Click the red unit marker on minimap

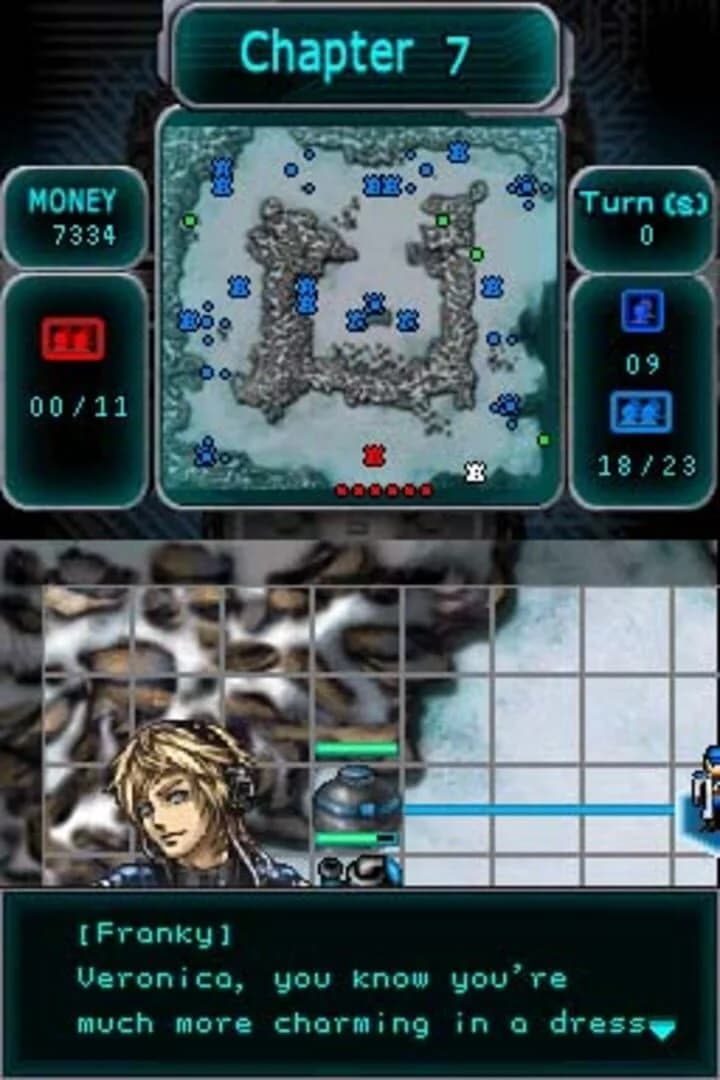(x=374, y=456)
